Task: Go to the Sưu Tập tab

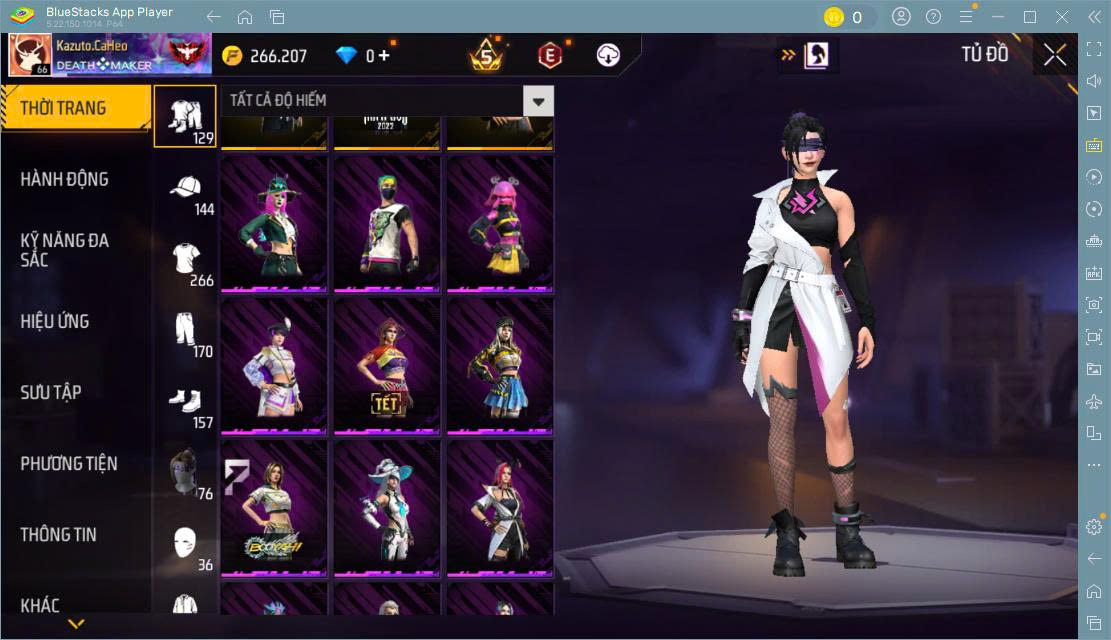Action: pyautogui.click(x=51, y=392)
